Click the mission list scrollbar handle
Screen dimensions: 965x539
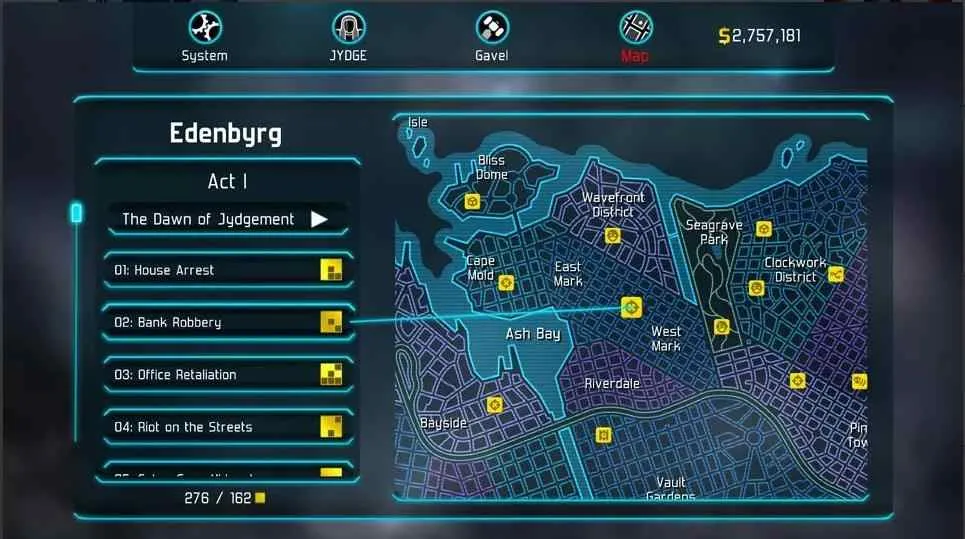(76, 212)
